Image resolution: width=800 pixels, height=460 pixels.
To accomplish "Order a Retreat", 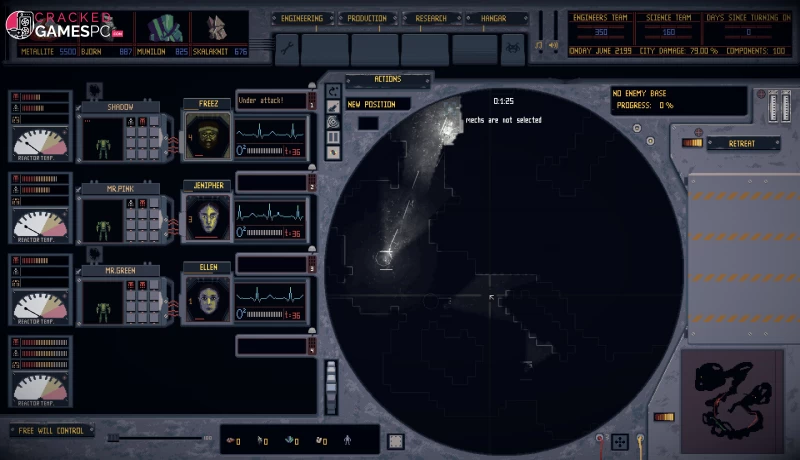I will [x=744, y=143].
